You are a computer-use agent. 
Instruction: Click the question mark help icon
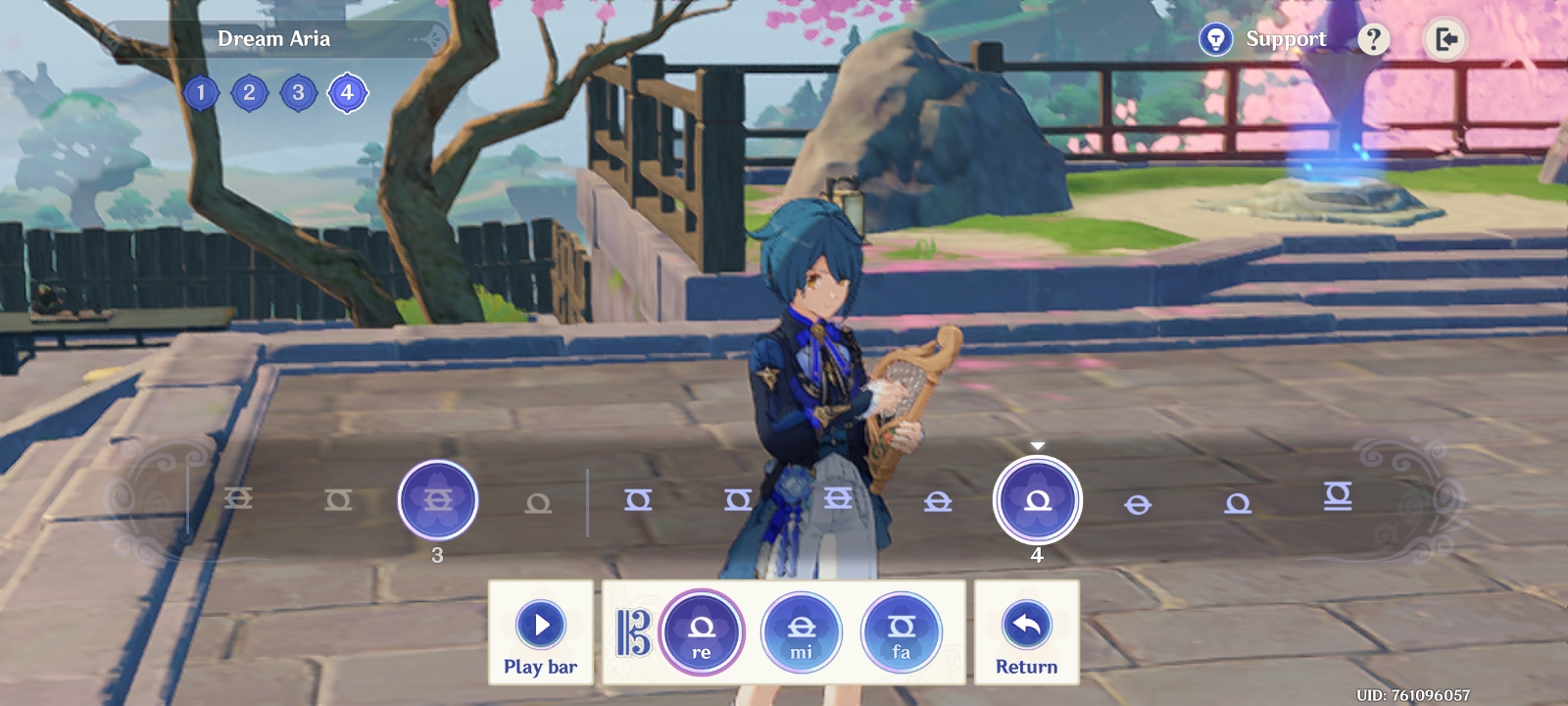1375,38
